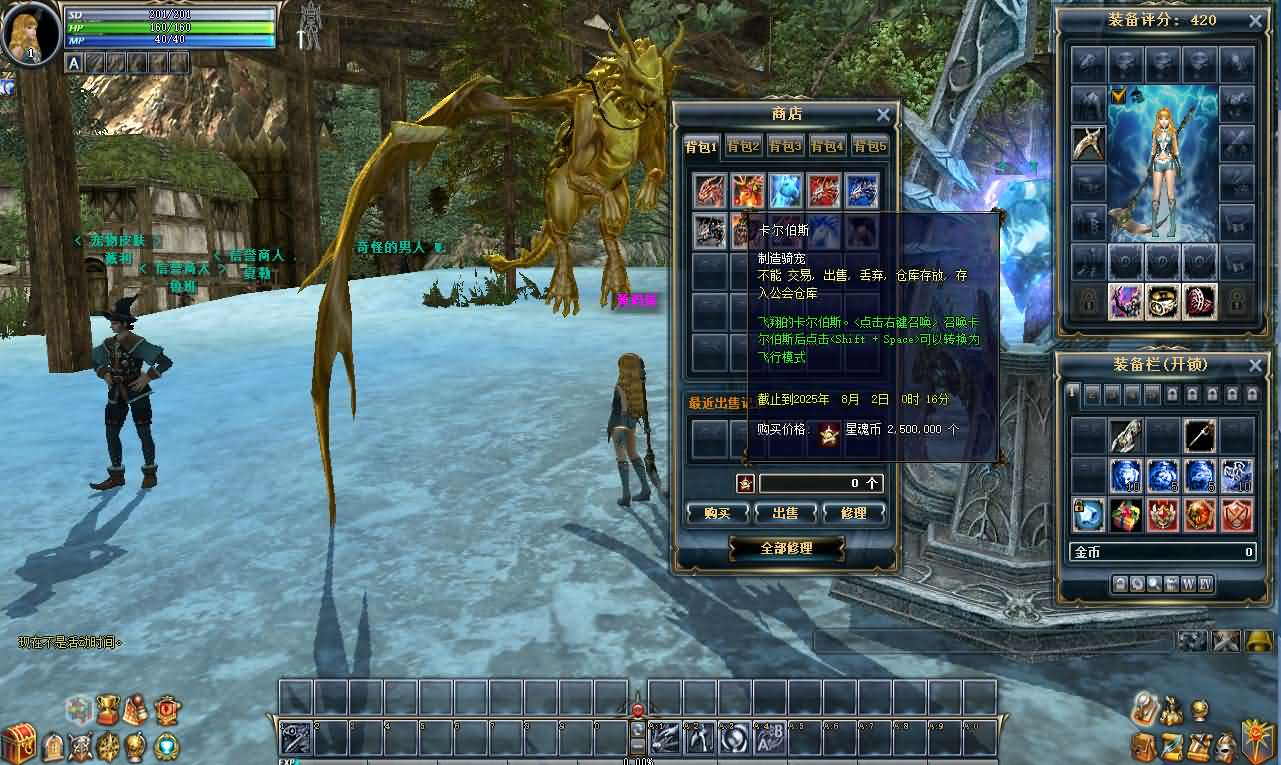
Task: Close the 装备评分 equipment panel
Action: 1255,21
